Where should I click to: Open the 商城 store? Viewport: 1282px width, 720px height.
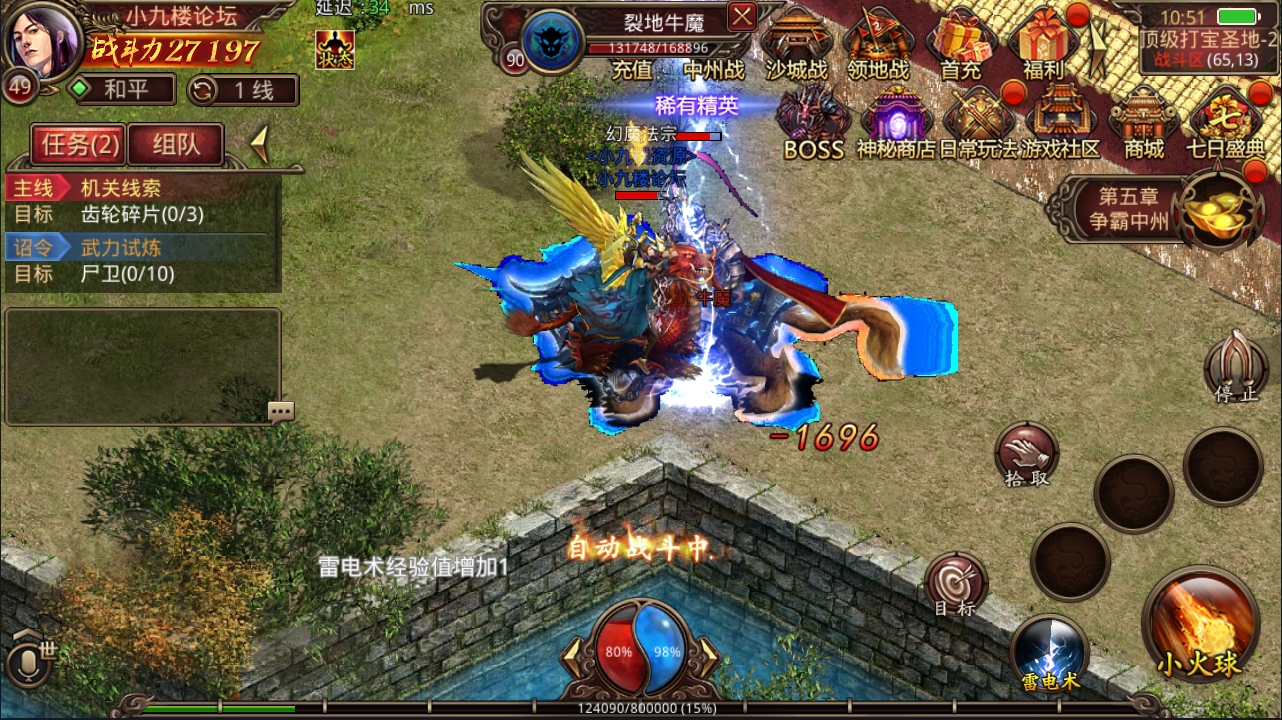(x=1144, y=120)
